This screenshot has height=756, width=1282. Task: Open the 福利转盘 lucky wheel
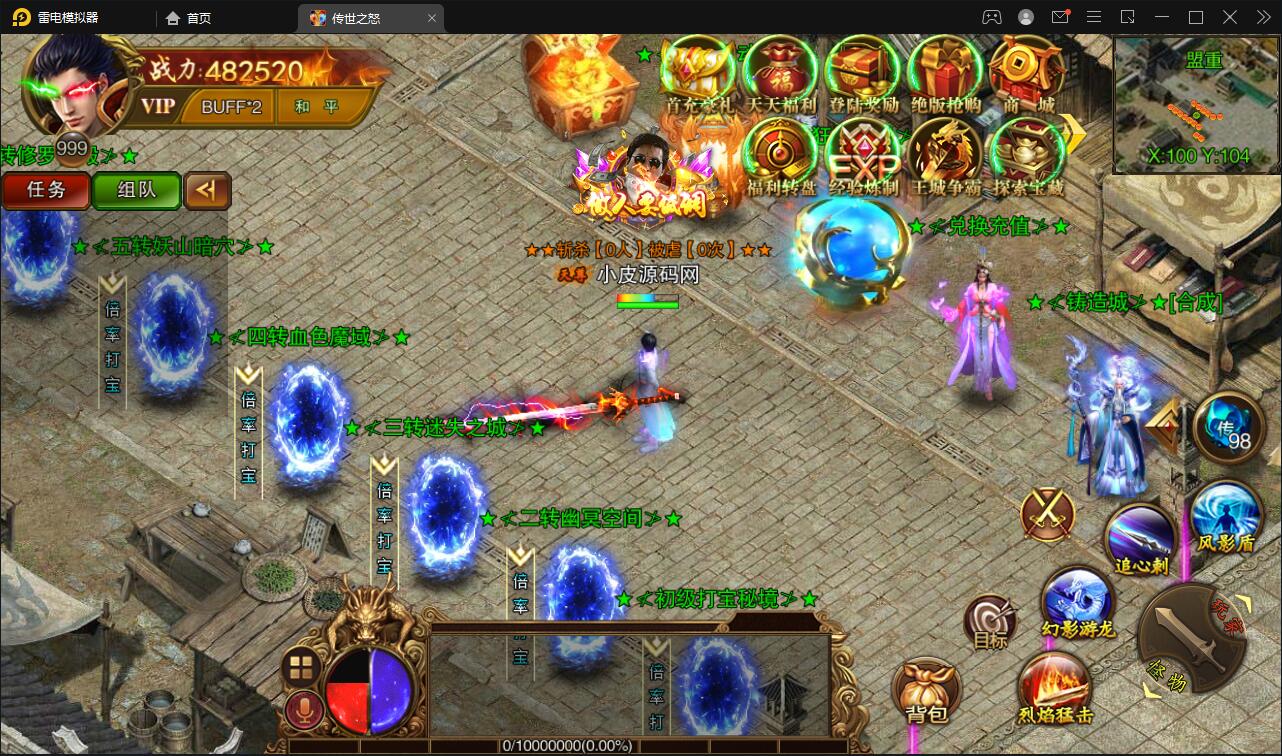point(781,156)
